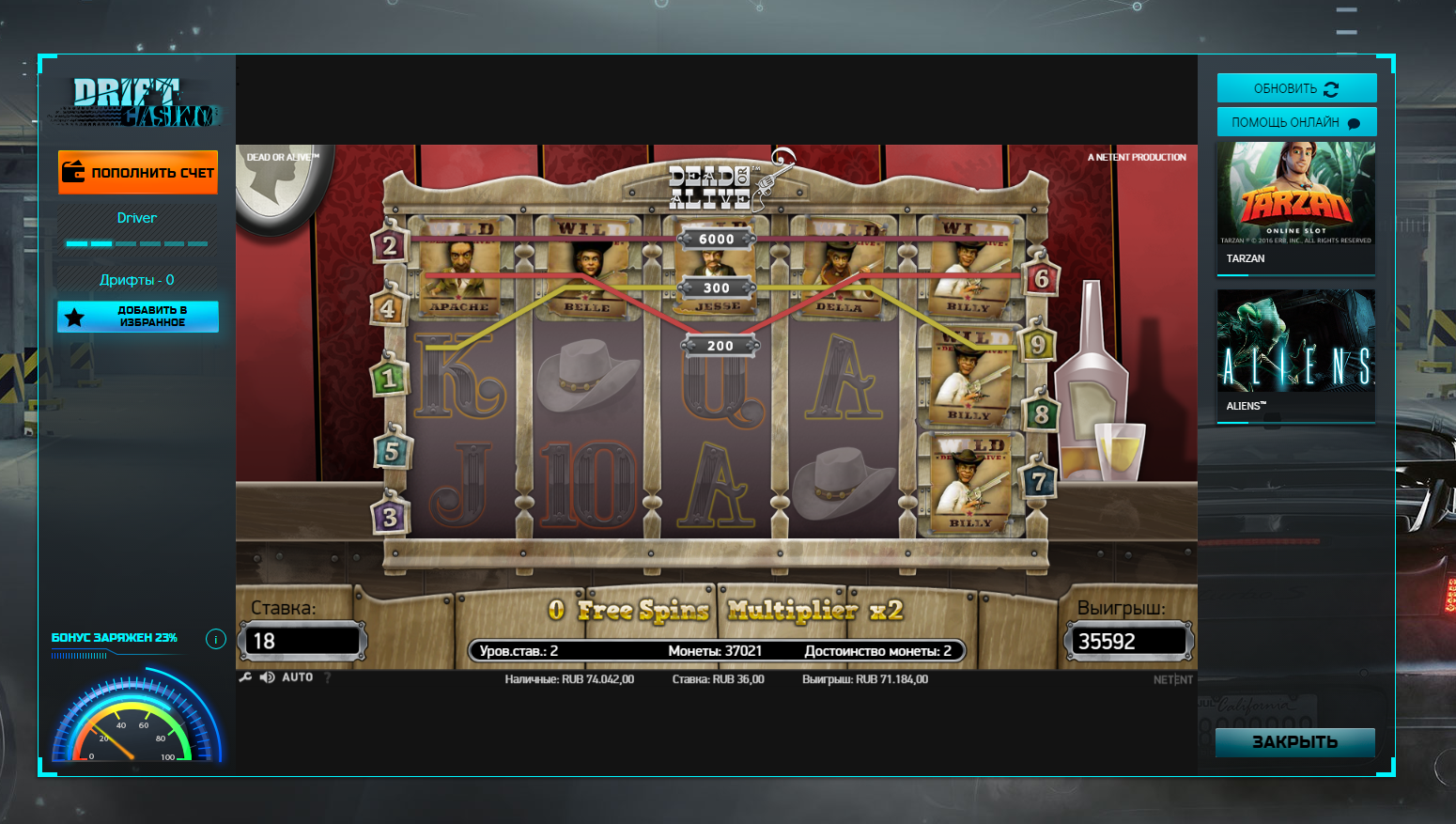1456x824 pixels.
Task: Mute sound via the speaker icon
Action: pyautogui.click(x=267, y=676)
